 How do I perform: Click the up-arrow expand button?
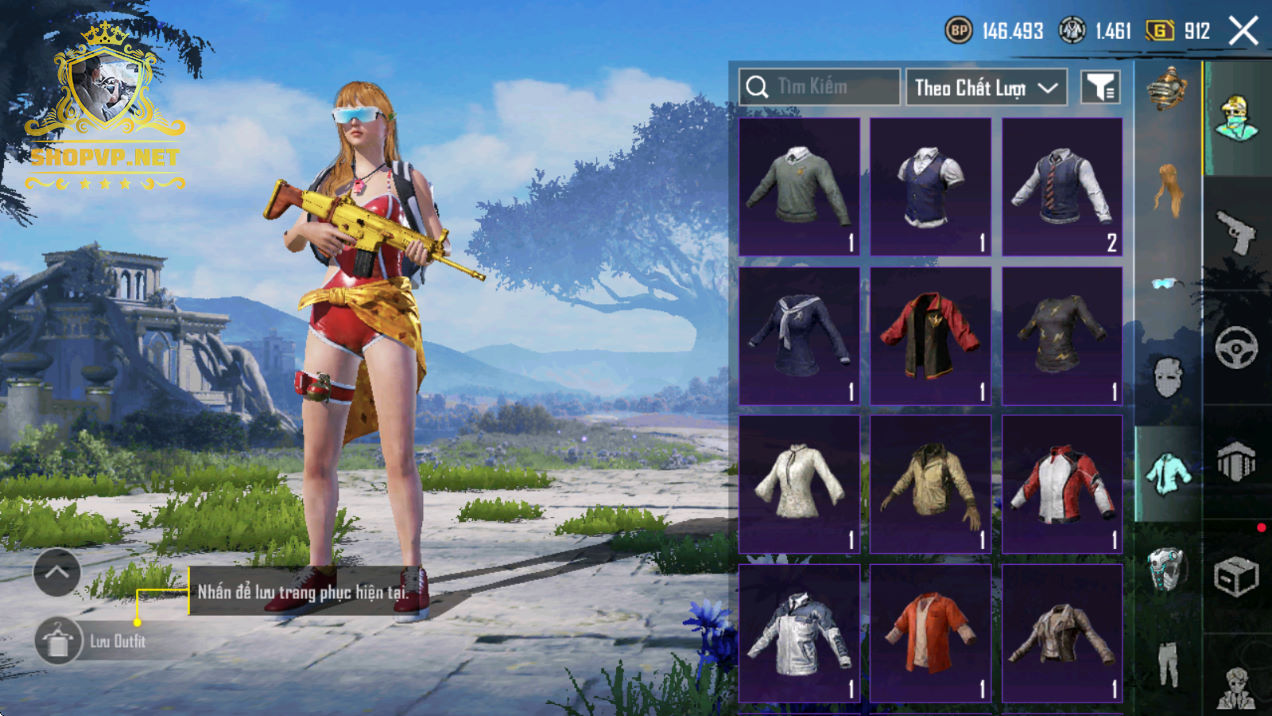(57, 573)
